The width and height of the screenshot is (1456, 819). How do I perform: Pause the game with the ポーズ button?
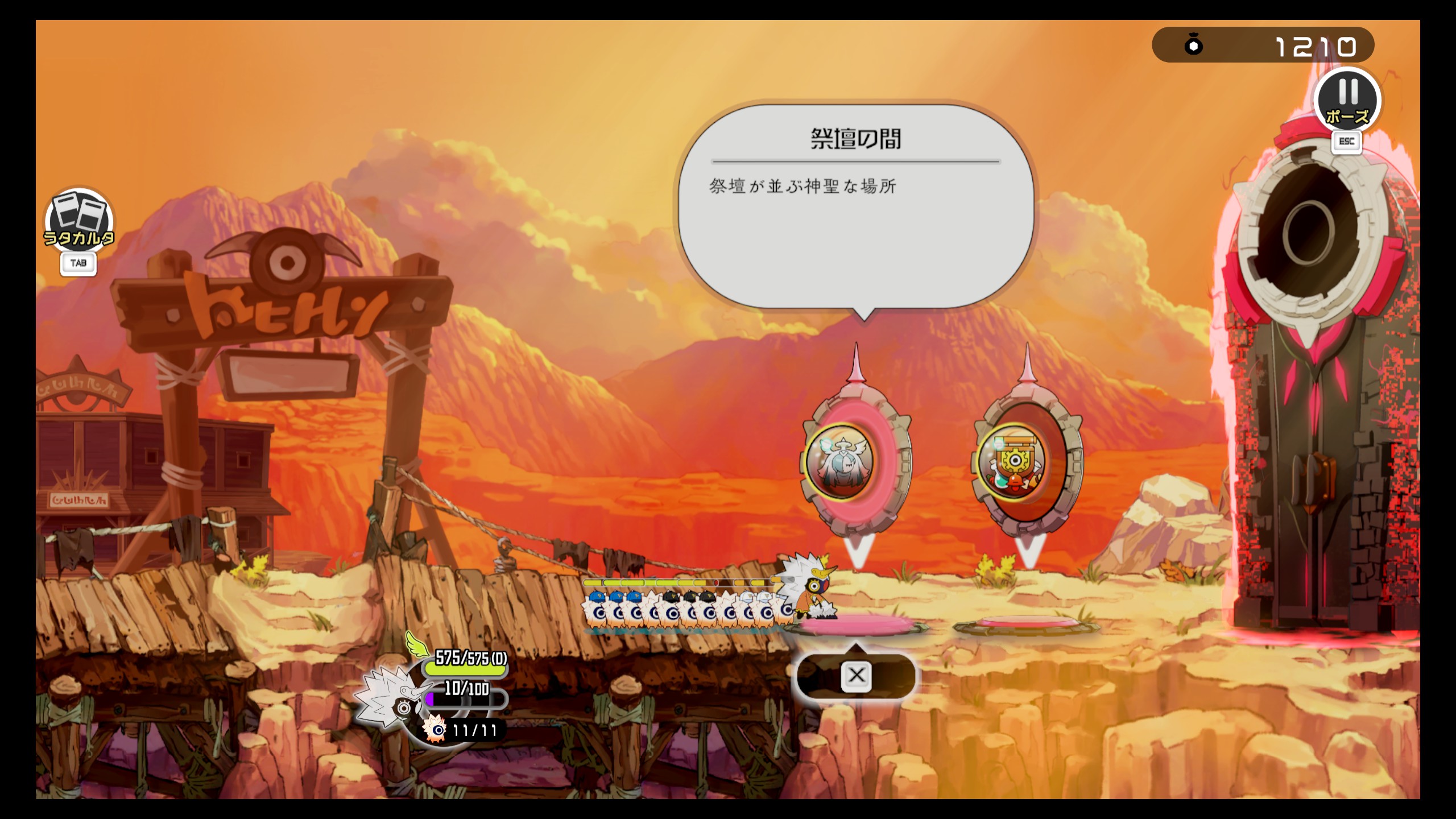tap(1347, 101)
